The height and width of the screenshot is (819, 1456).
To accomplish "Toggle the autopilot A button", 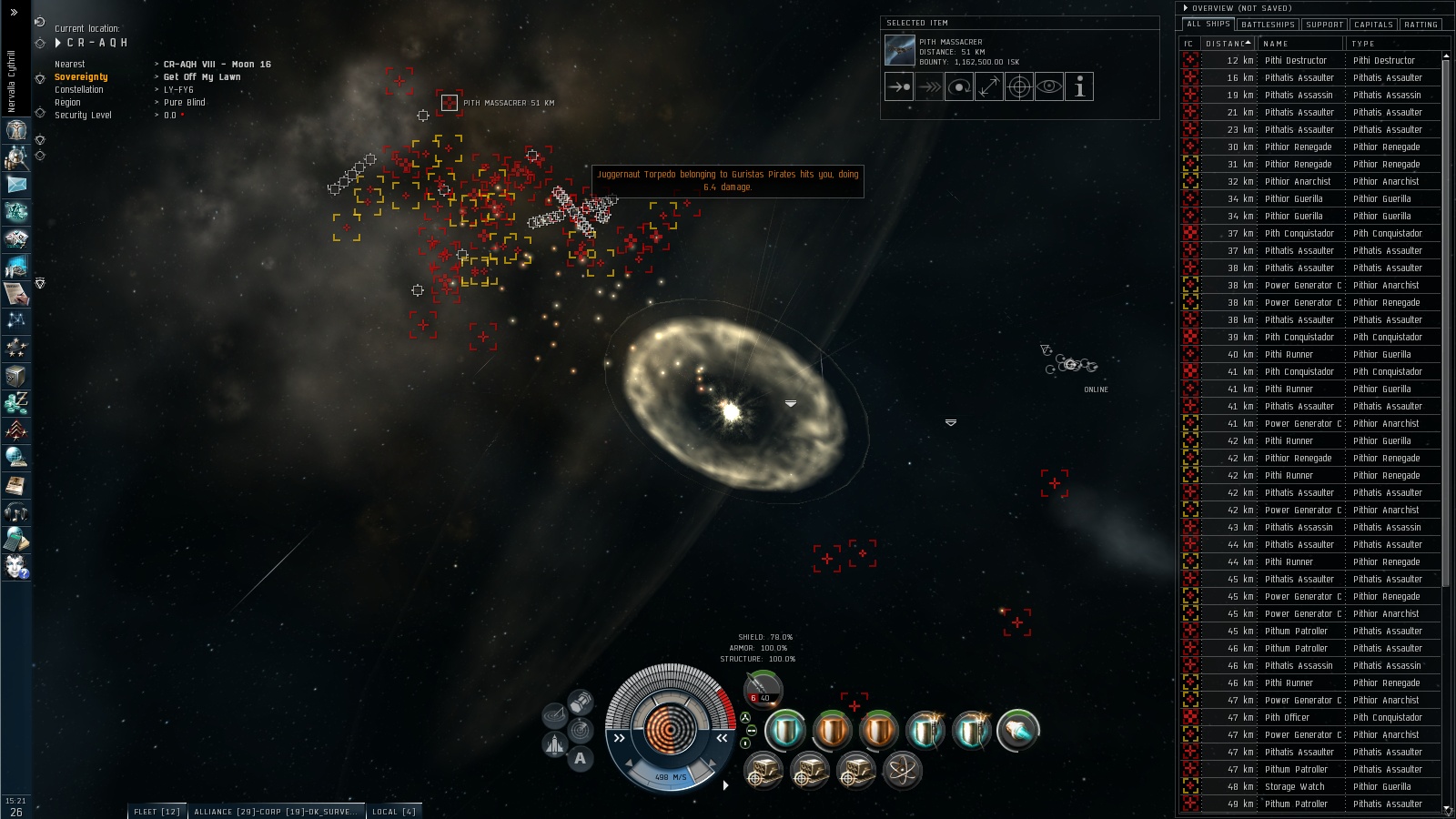I will click(x=580, y=758).
